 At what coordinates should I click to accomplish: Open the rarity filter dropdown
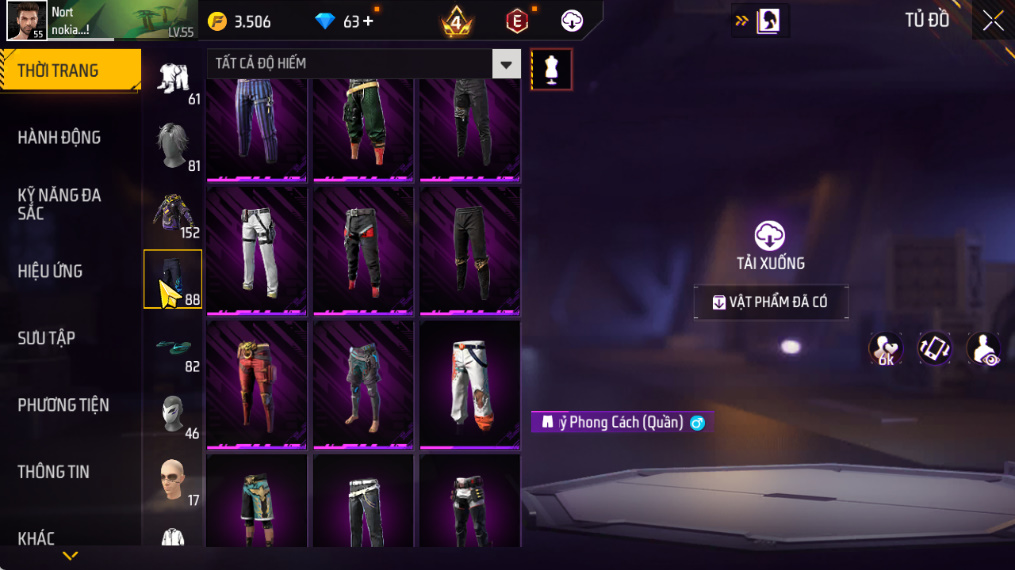click(506, 64)
